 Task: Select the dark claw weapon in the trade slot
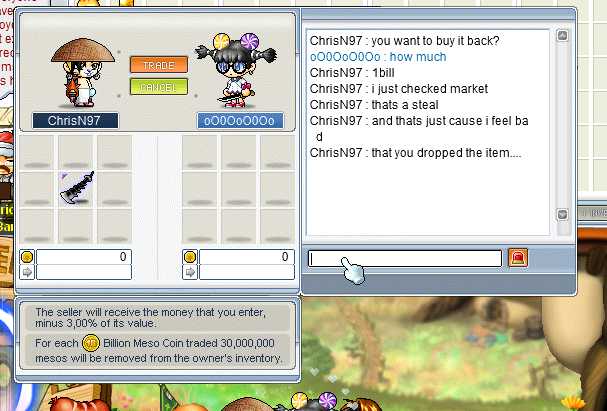tap(77, 187)
